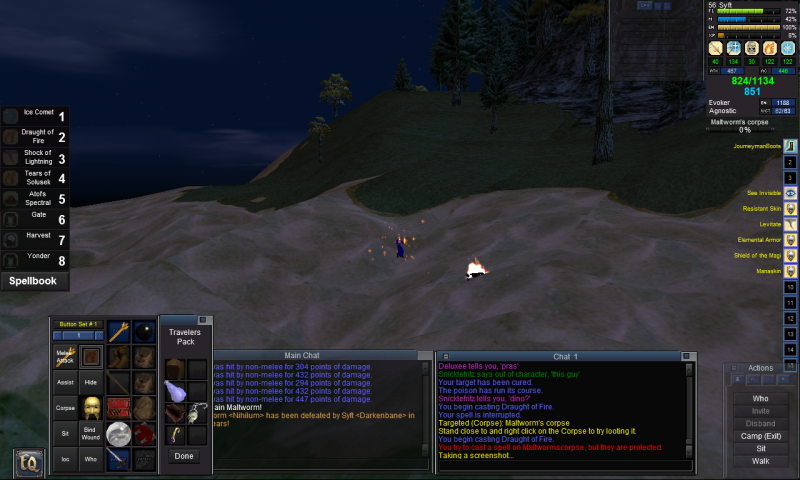Open the EQ main menu button
800x480 pixels.
(x=28, y=463)
